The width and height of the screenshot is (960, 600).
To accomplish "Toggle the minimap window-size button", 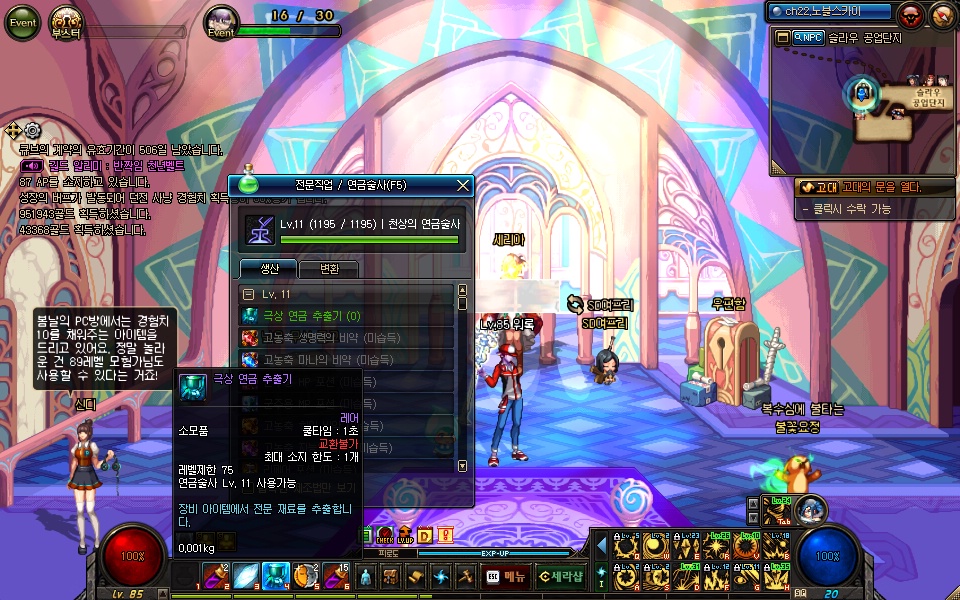I will pyautogui.click(x=784, y=38).
